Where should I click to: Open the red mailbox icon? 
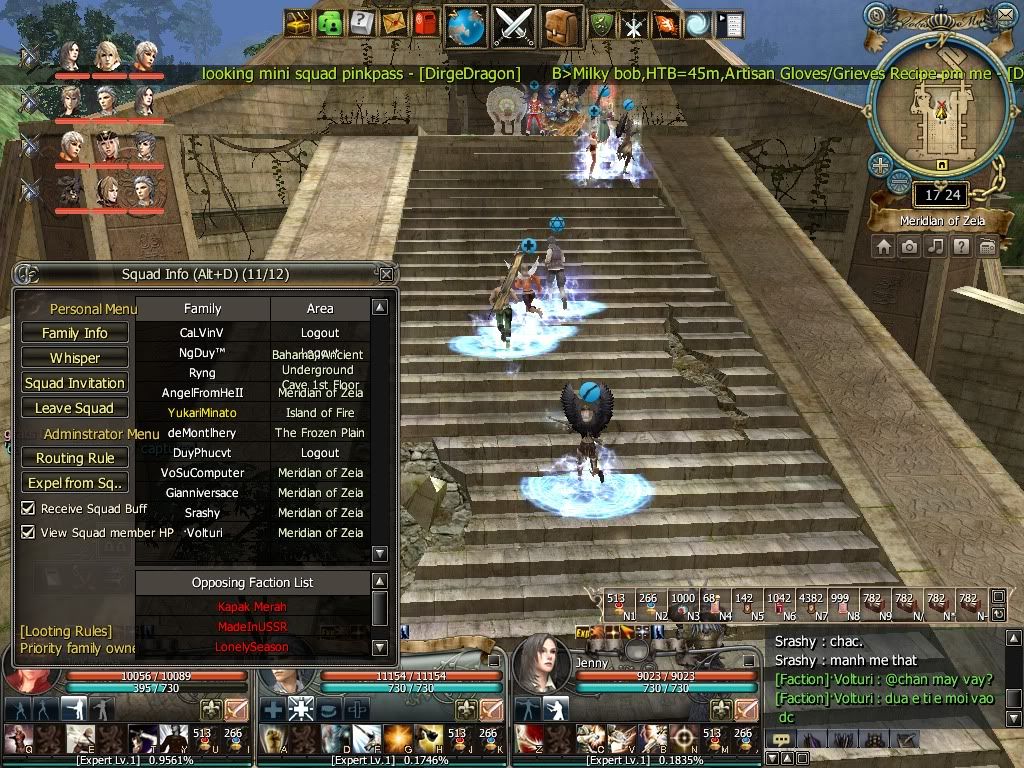425,24
